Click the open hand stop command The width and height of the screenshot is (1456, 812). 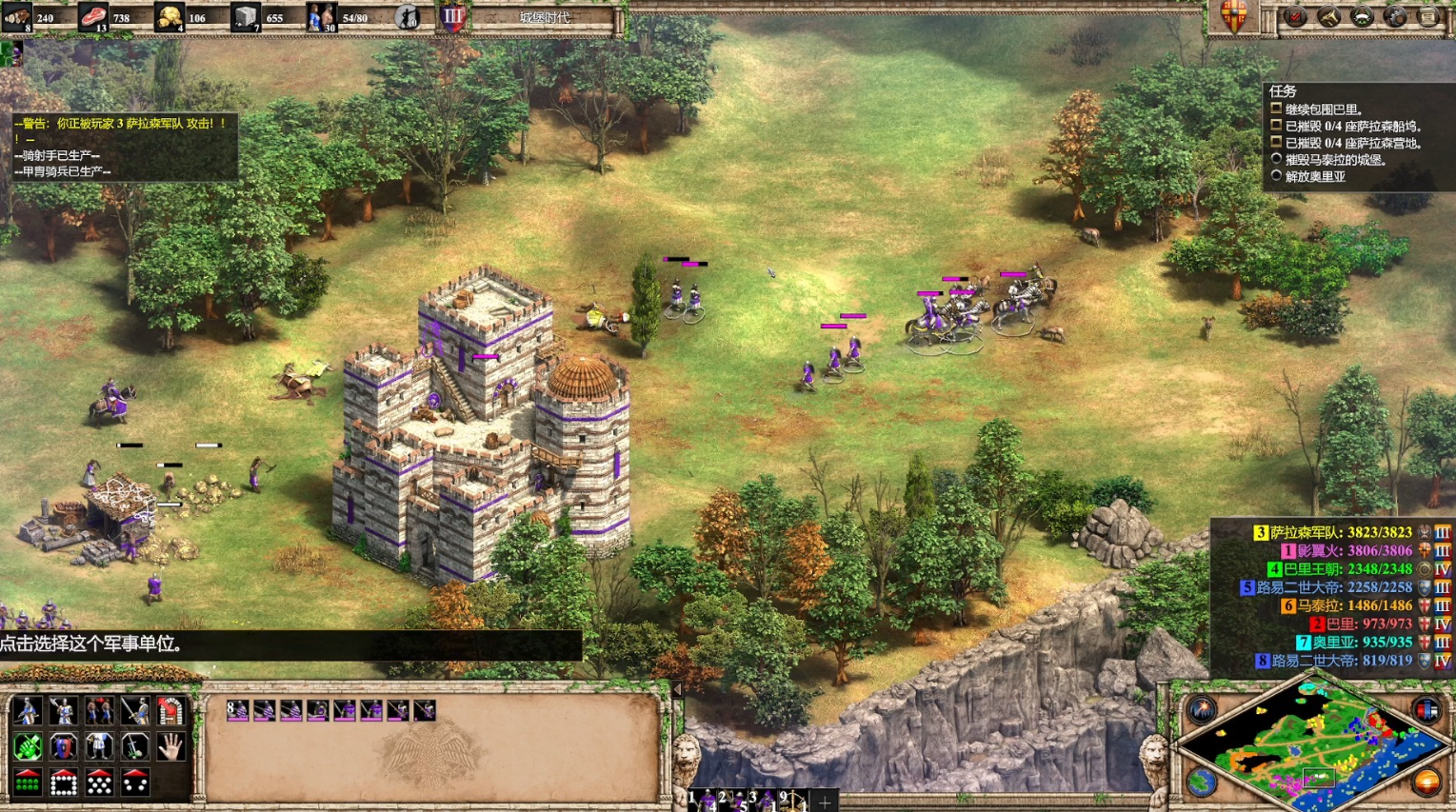(x=170, y=747)
